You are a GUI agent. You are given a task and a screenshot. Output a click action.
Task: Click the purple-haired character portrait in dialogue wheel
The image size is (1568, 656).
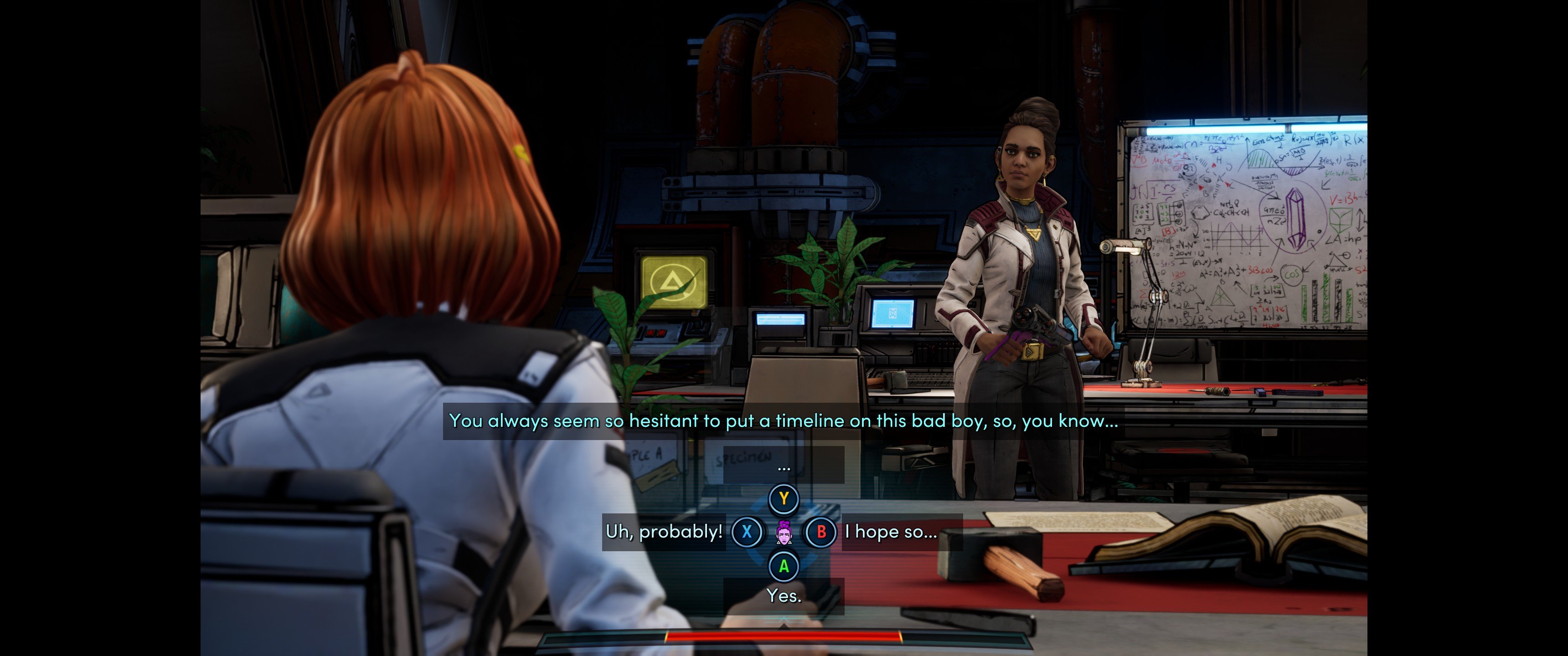pos(784,533)
